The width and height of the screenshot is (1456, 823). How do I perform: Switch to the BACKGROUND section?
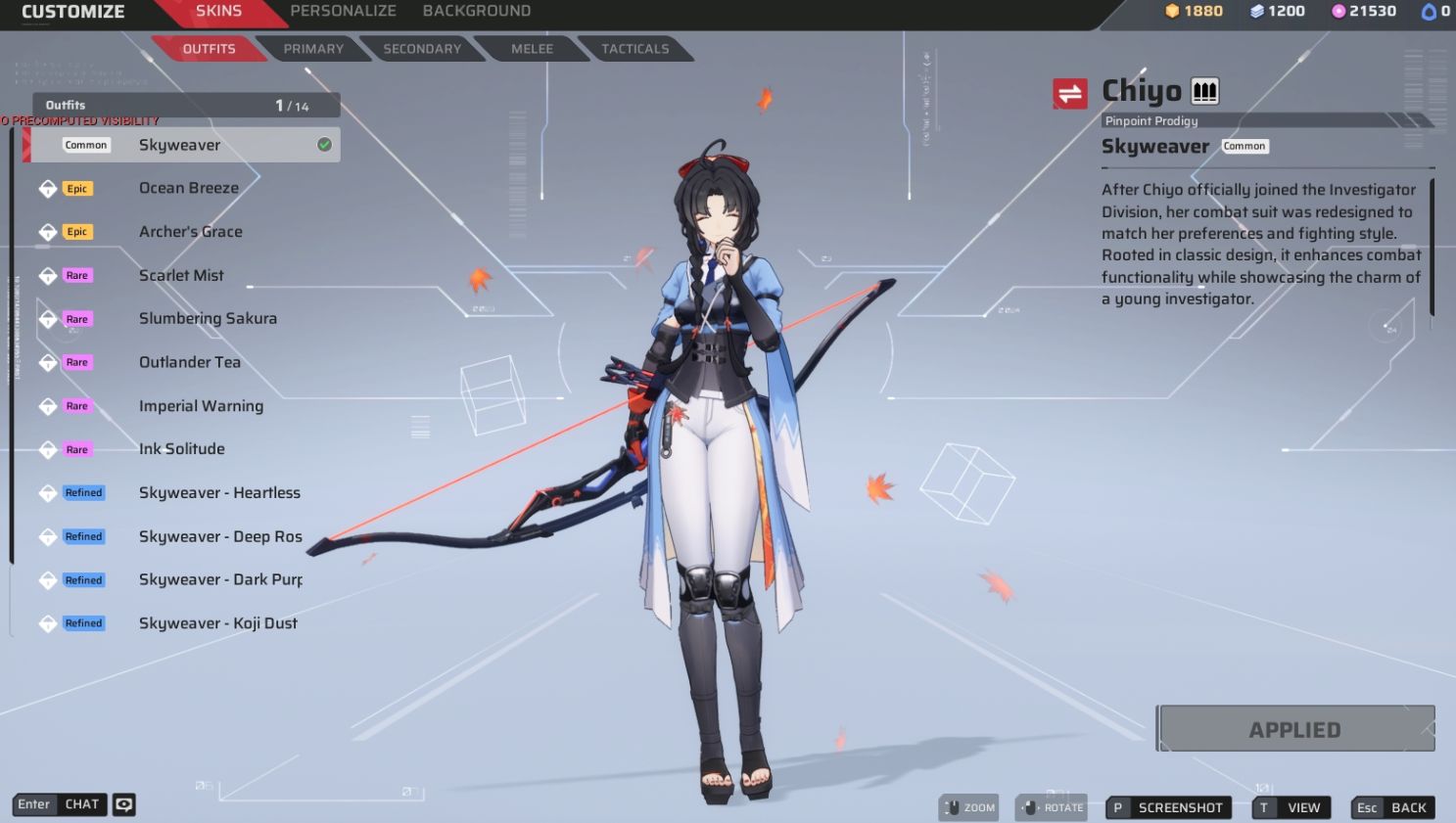477,11
